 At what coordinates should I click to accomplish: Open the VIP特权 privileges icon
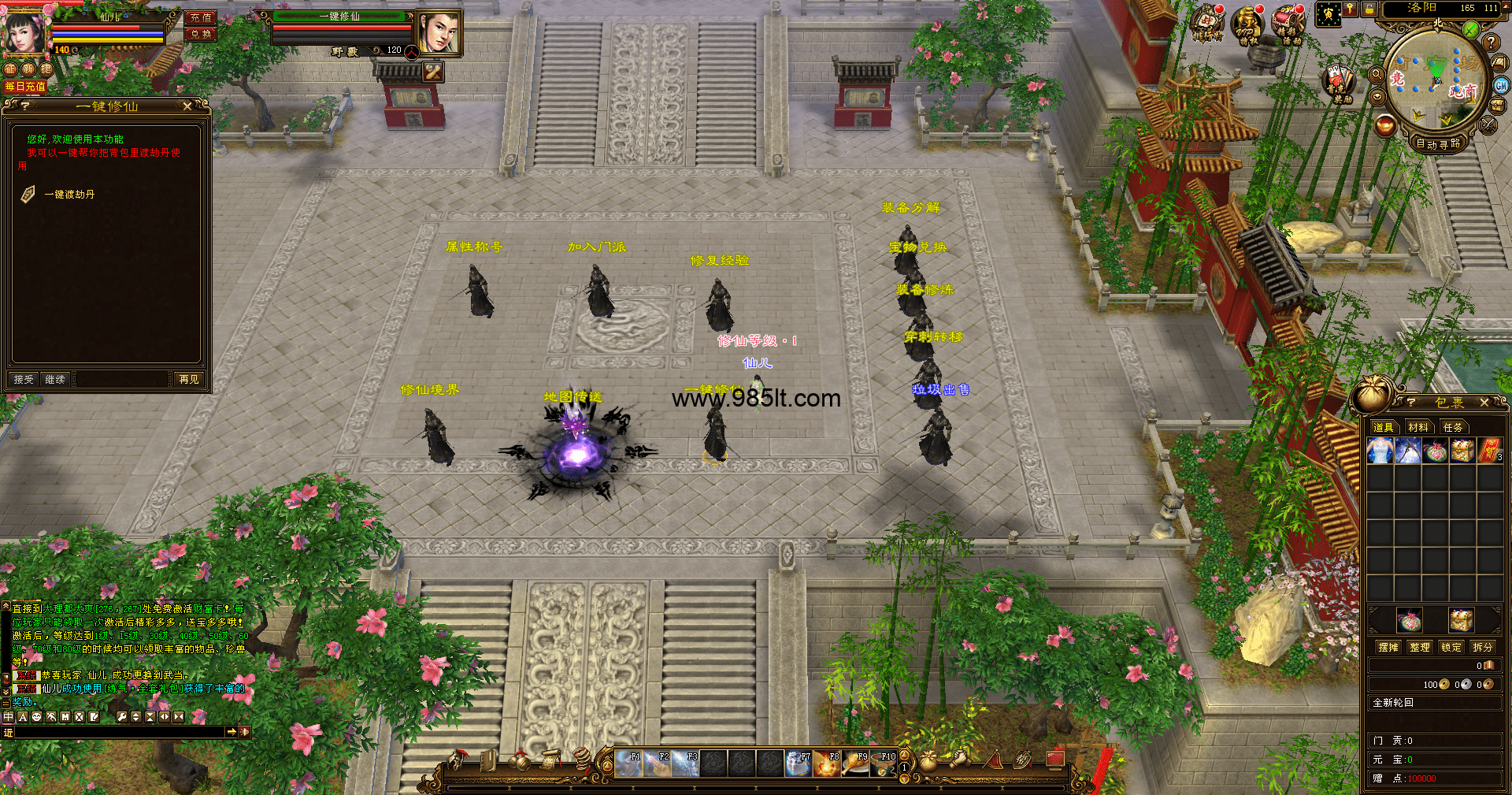tap(1247, 24)
